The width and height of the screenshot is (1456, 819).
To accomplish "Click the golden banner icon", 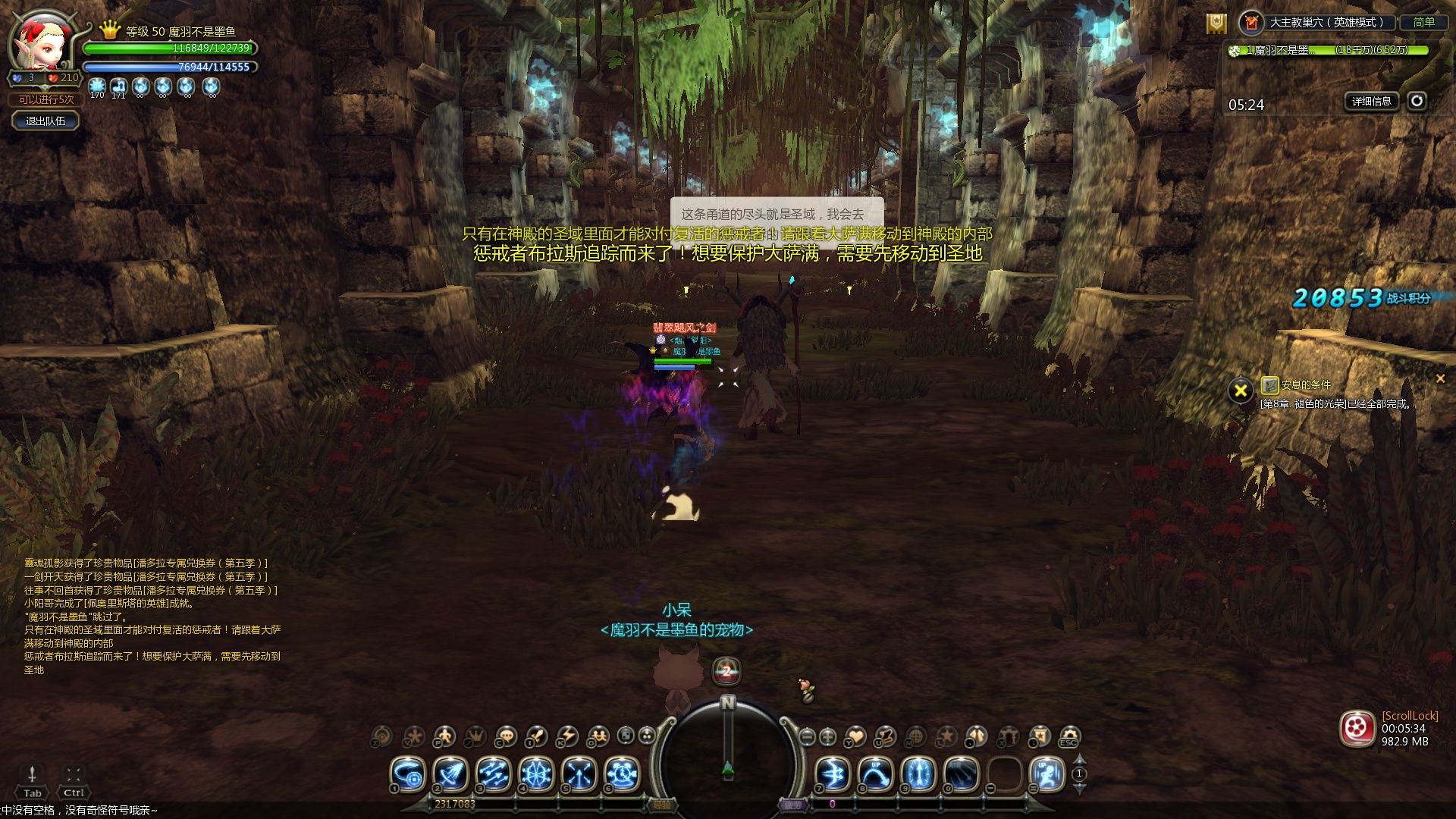I will pyautogui.click(x=1216, y=24).
